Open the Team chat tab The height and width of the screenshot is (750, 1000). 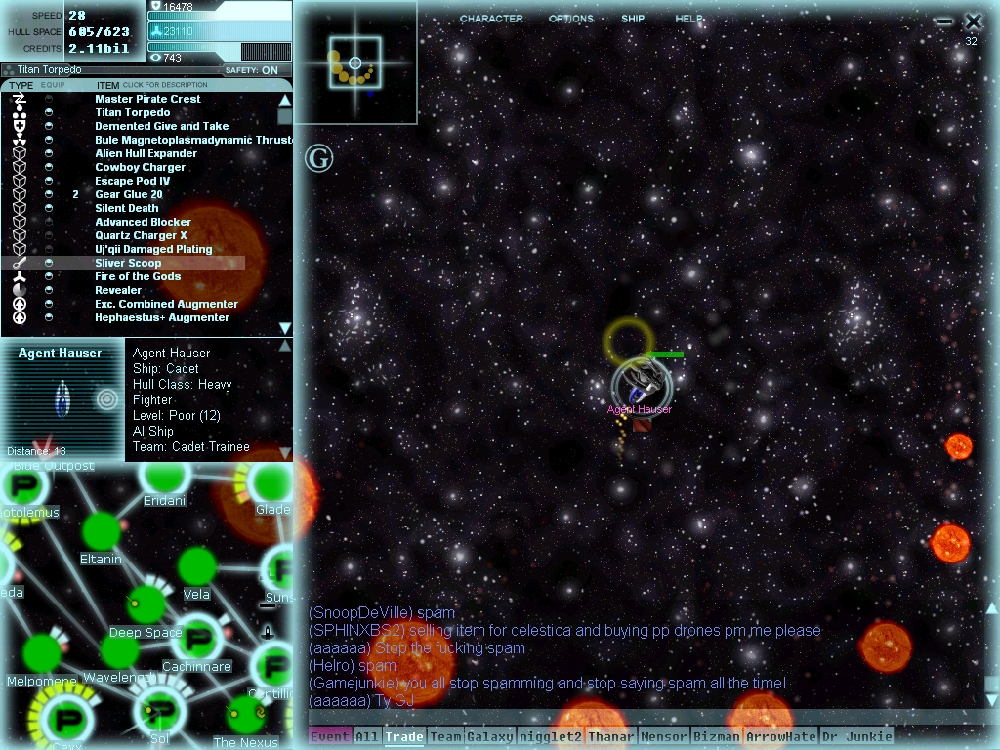pyautogui.click(x=446, y=737)
